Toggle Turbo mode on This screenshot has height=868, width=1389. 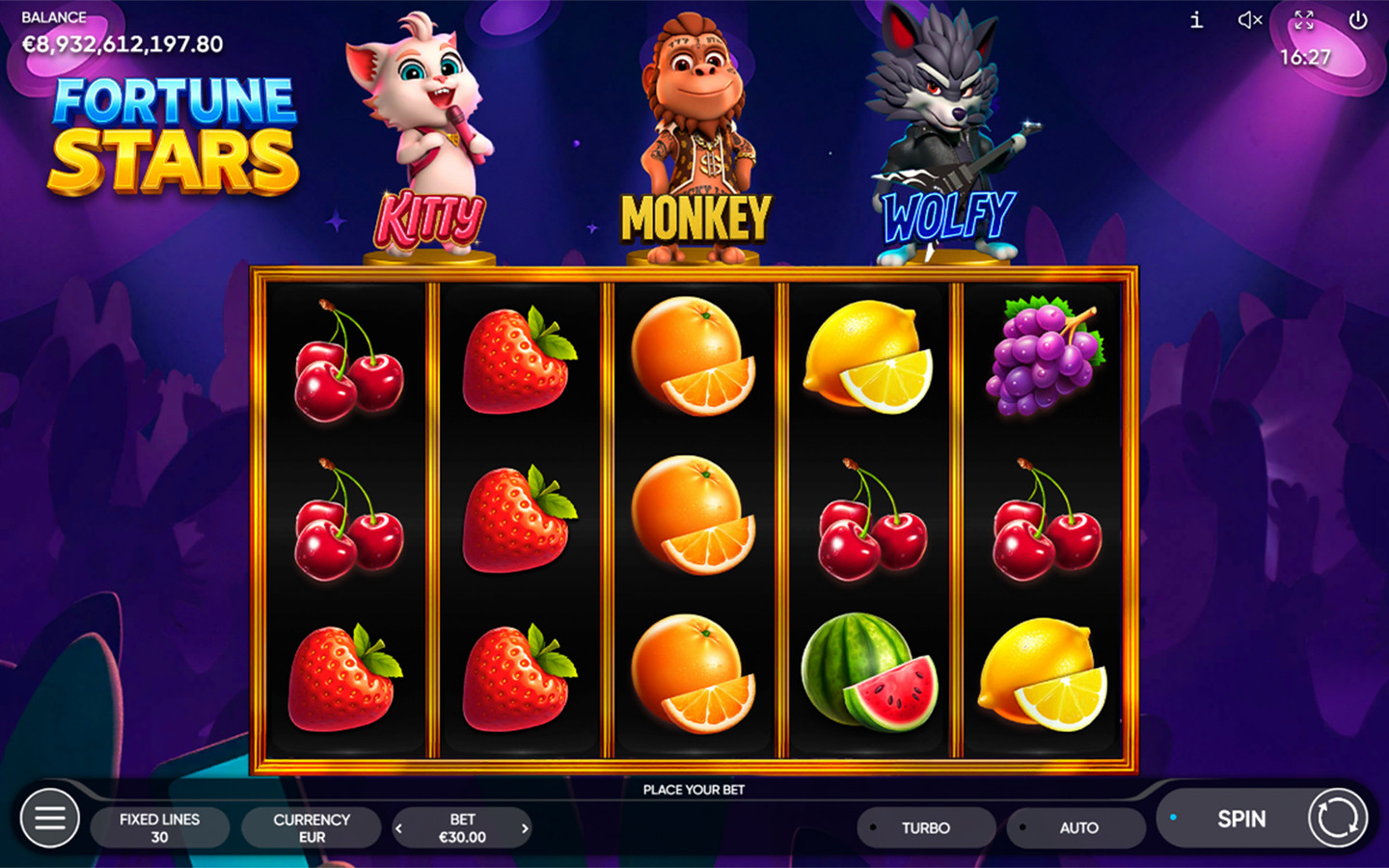click(x=925, y=827)
